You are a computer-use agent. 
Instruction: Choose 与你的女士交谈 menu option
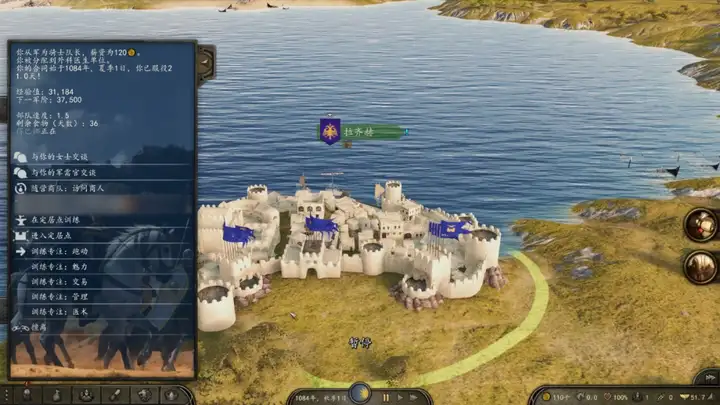click(x=60, y=157)
